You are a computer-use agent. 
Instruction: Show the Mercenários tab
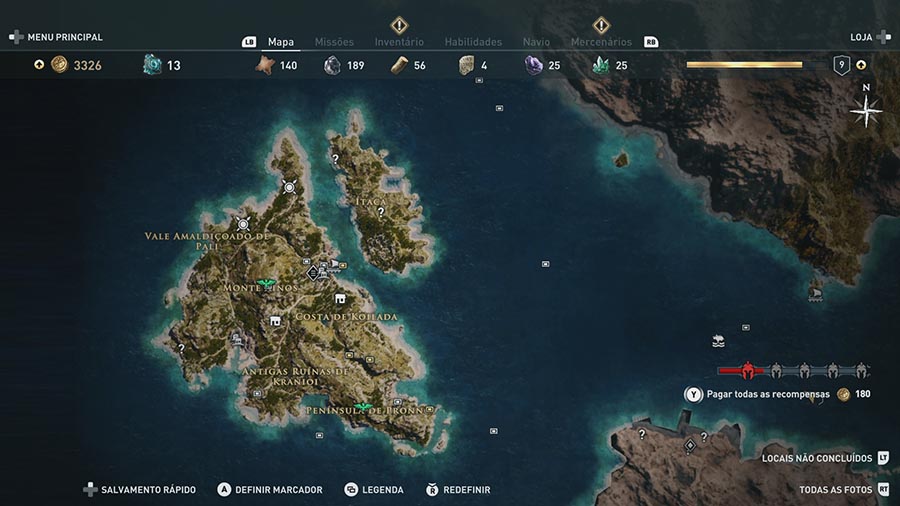coord(601,42)
